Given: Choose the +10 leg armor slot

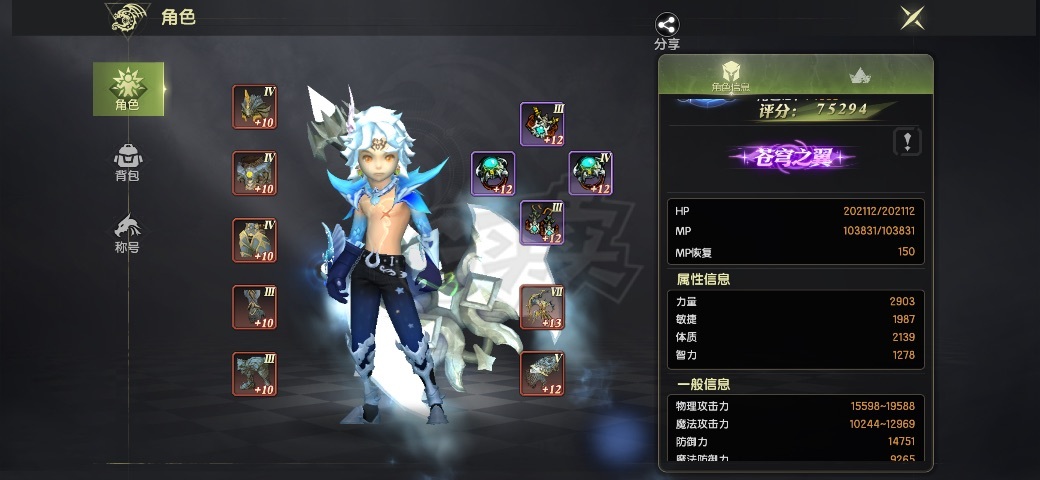Looking at the screenshot, I should (254, 240).
